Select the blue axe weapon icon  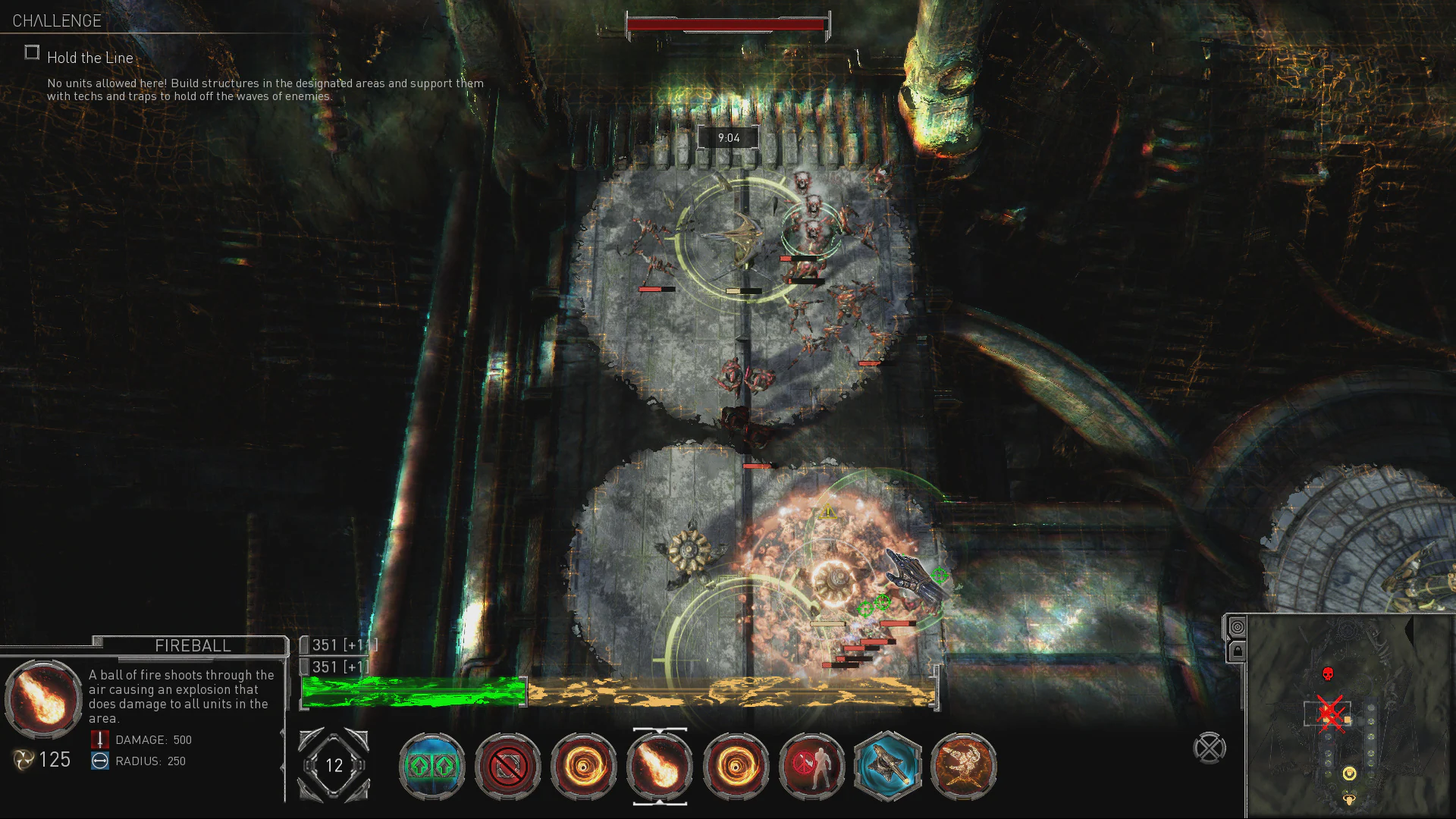(x=887, y=767)
